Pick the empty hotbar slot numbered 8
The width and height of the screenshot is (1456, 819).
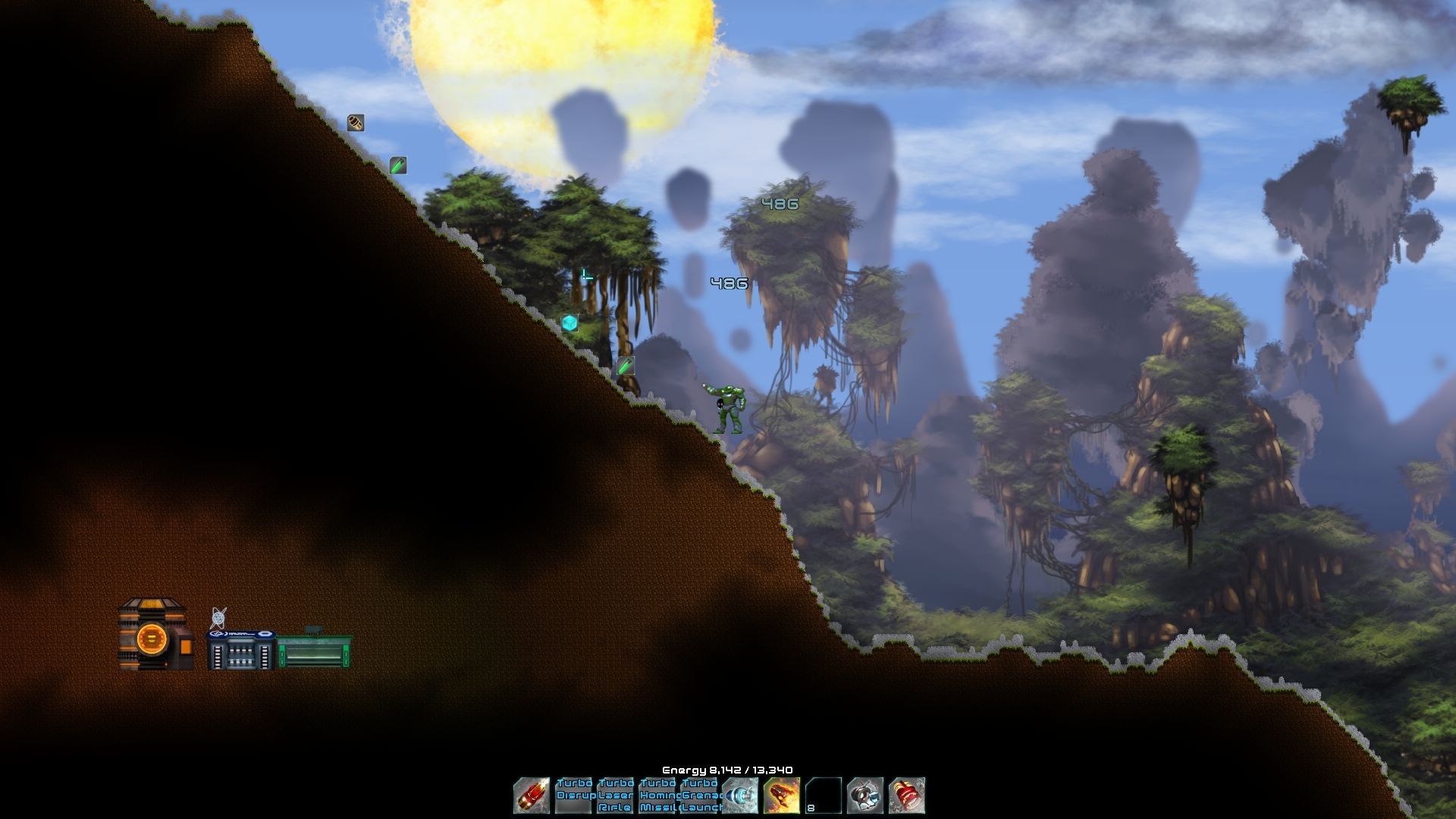[824, 795]
